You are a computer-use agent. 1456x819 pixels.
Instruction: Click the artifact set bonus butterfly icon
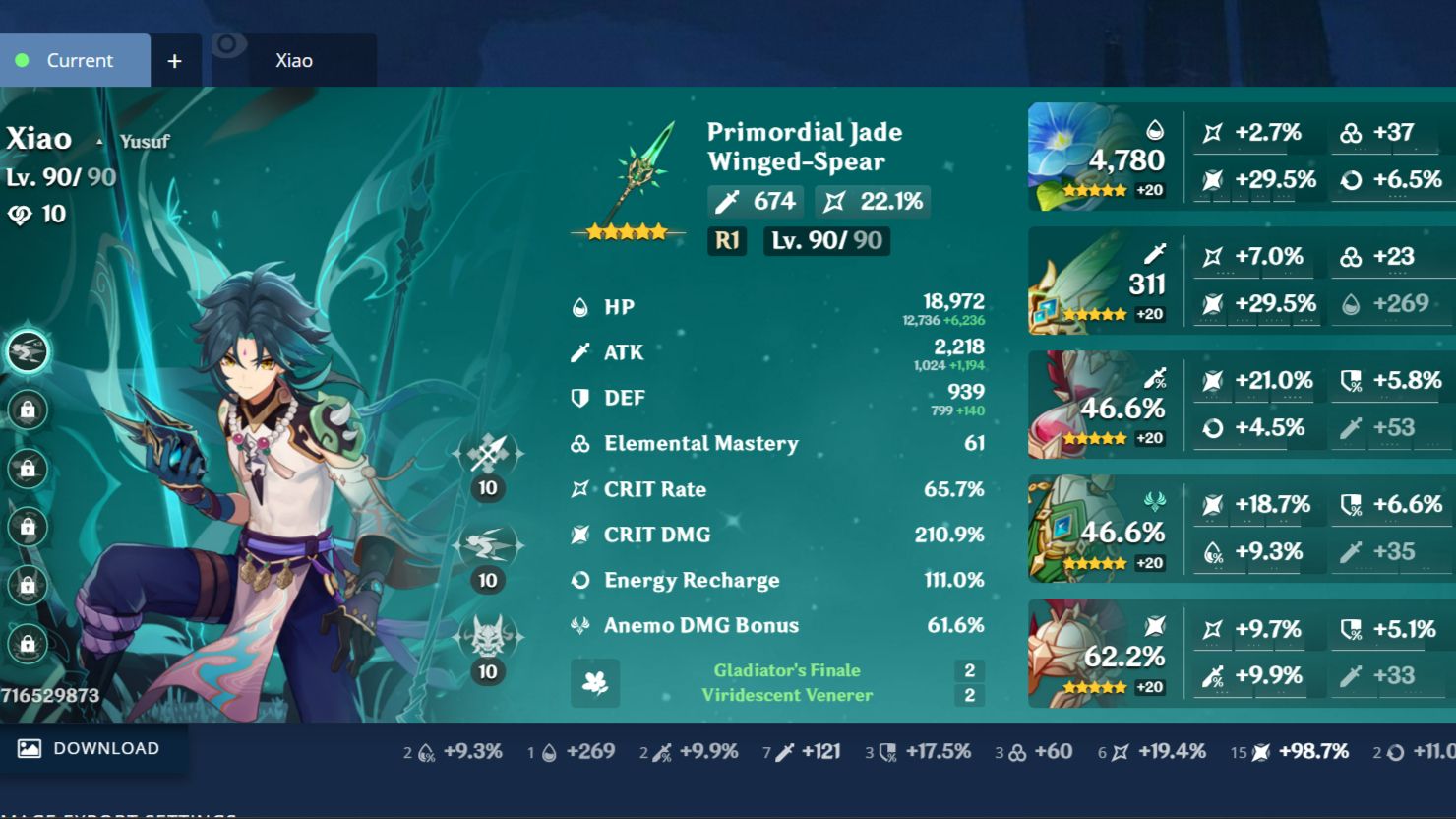[x=596, y=684]
